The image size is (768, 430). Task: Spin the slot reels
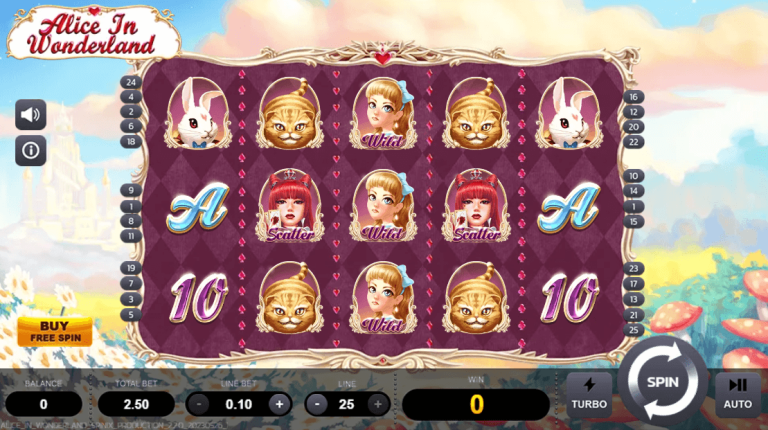(x=662, y=381)
